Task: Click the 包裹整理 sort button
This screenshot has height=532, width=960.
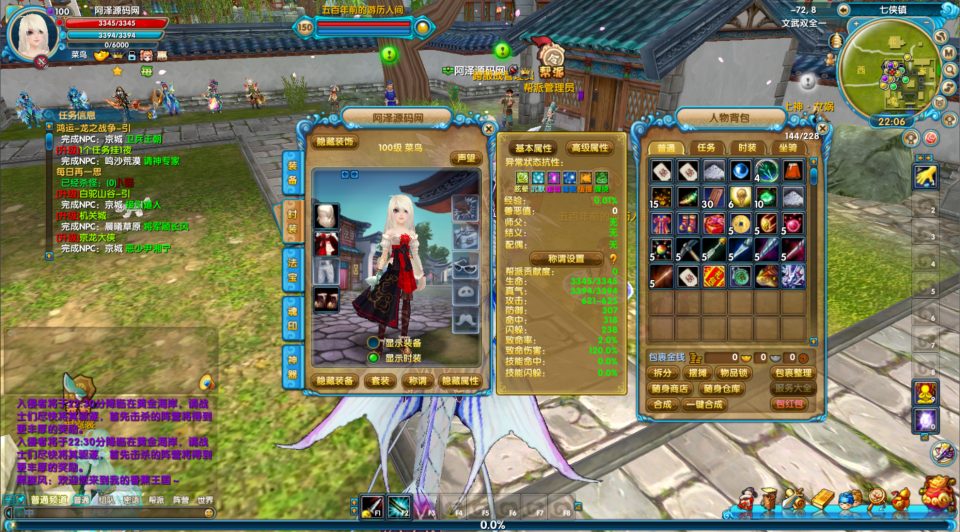Action: click(792, 373)
